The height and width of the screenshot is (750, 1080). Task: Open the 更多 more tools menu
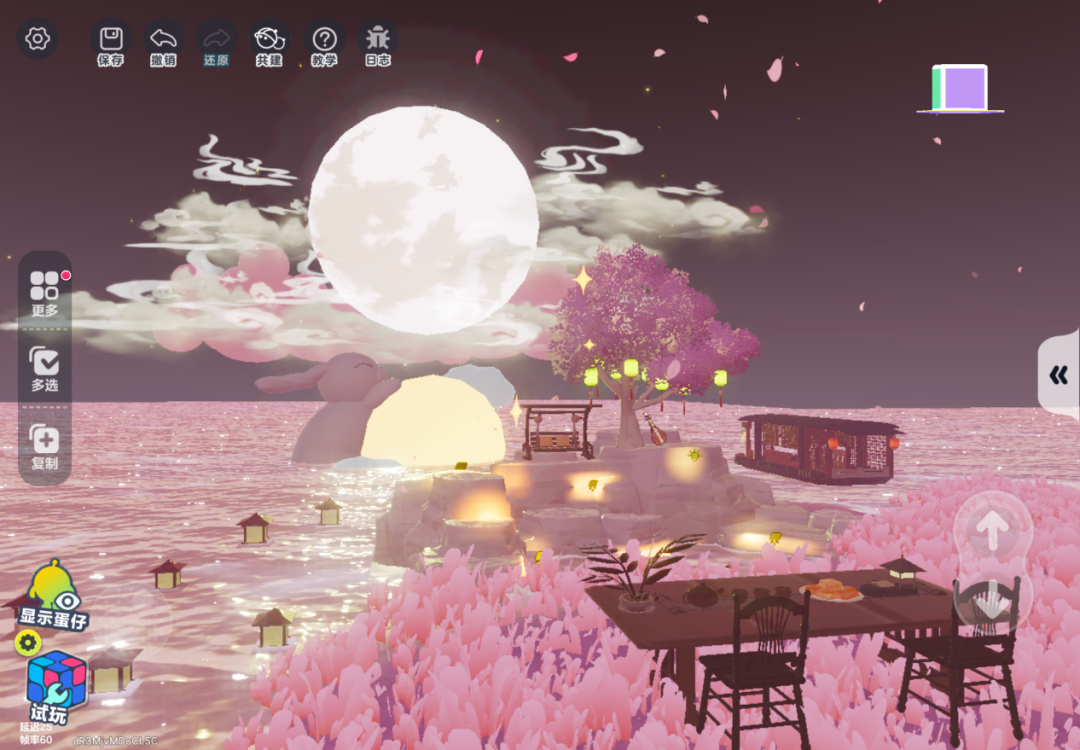[45, 292]
